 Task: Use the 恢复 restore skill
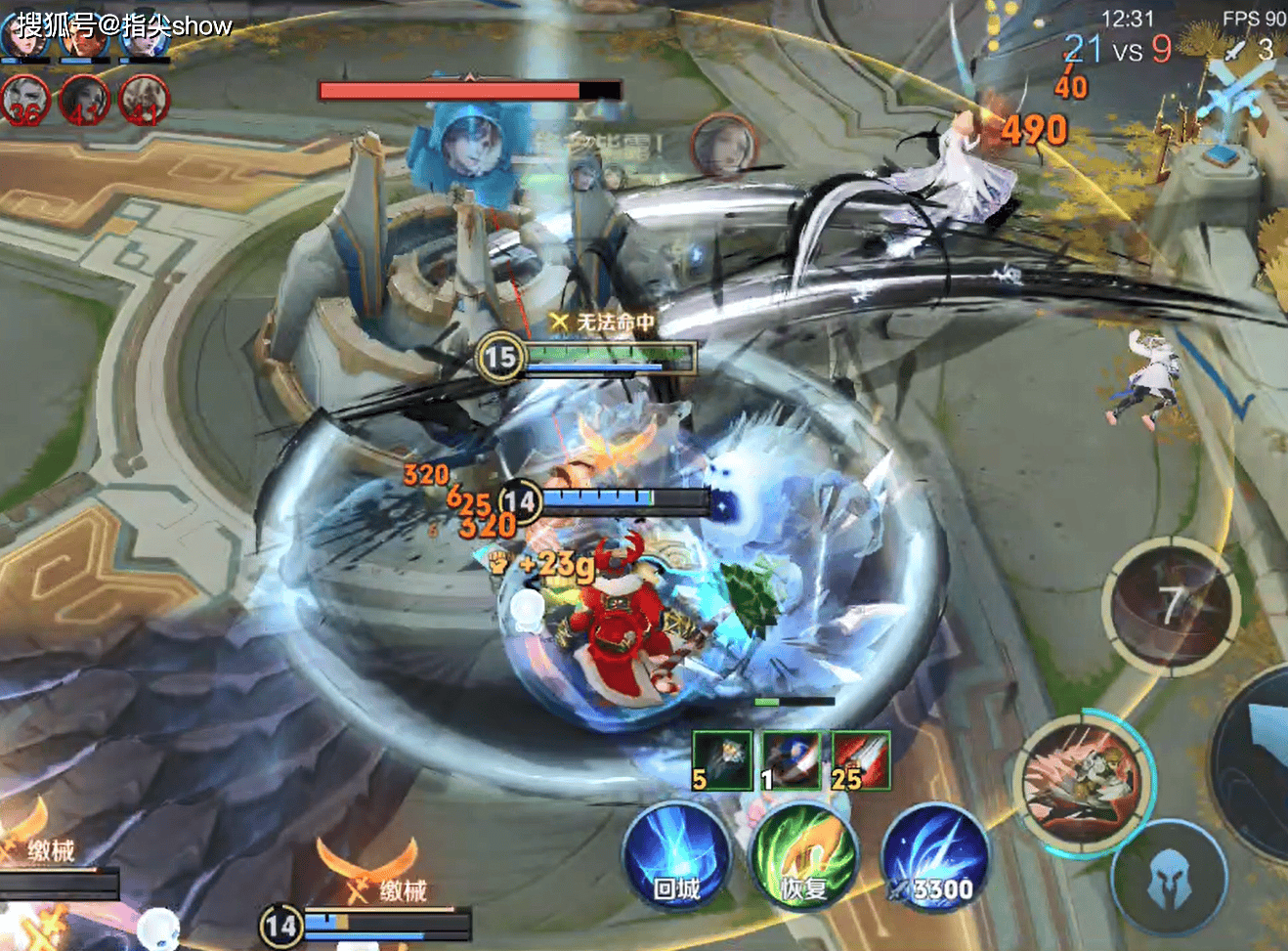[803, 858]
